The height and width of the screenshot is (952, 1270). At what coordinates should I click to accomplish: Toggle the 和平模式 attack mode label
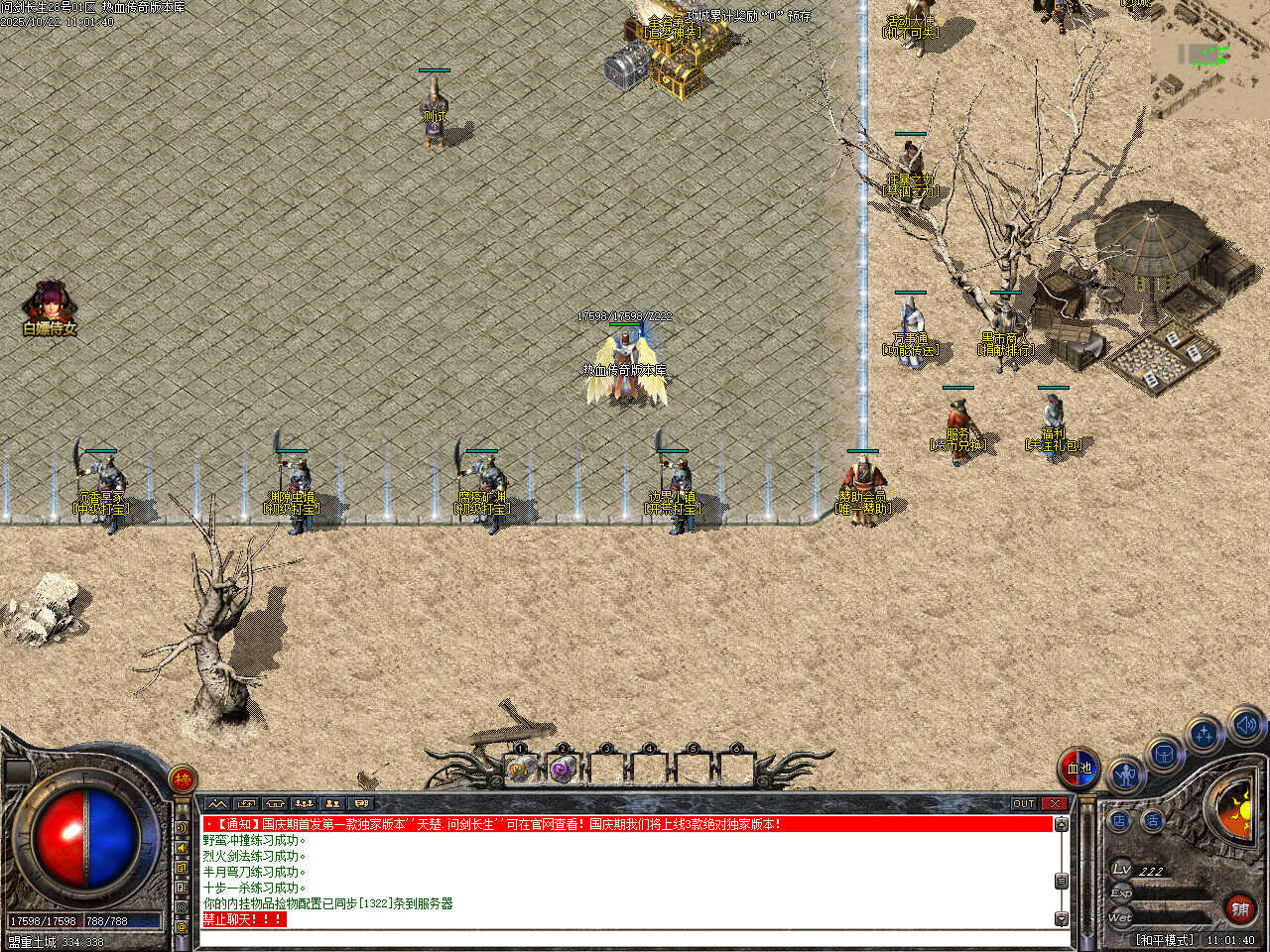pyautogui.click(x=1165, y=939)
